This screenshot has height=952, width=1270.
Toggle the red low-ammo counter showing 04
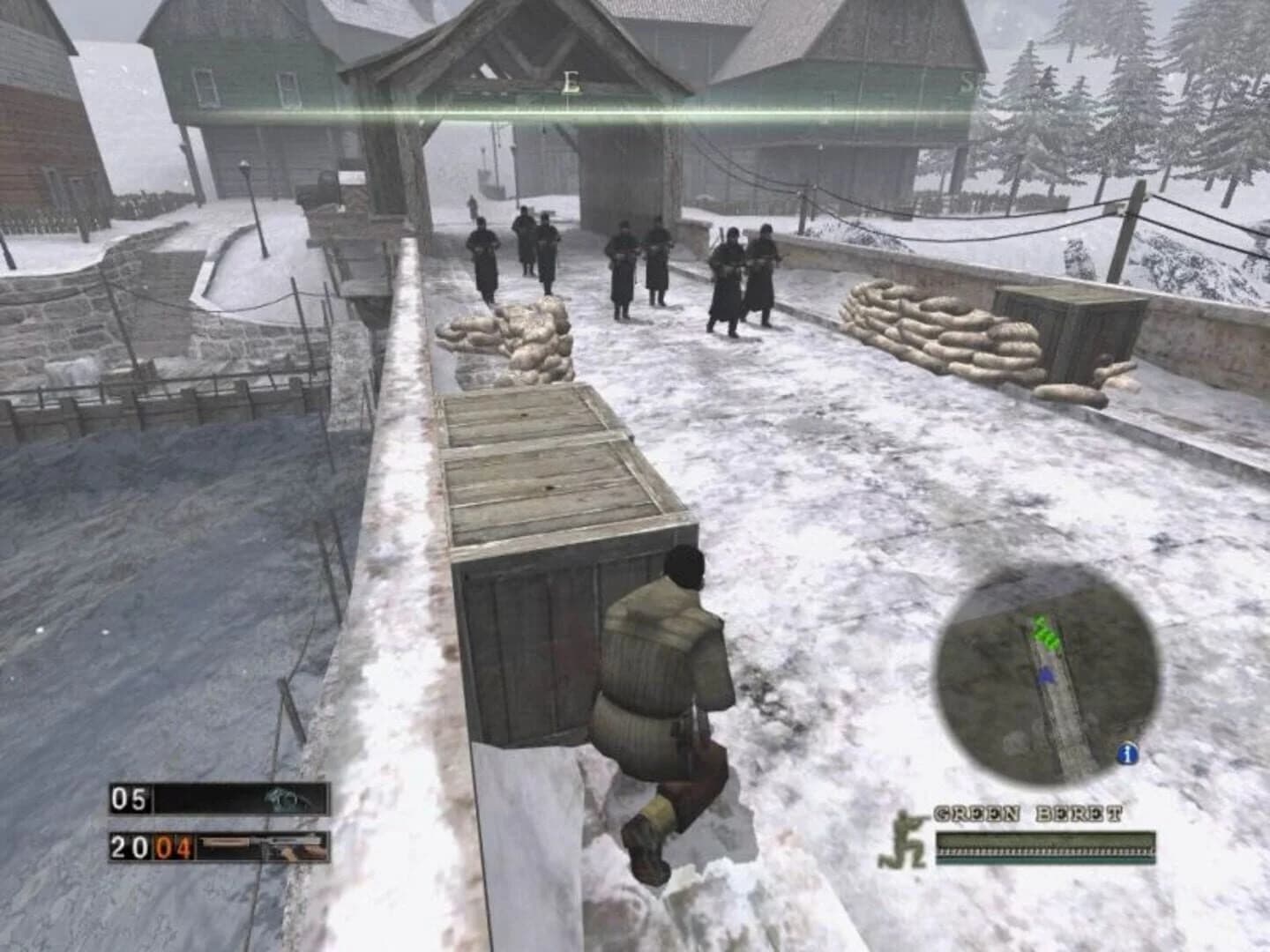(x=173, y=847)
